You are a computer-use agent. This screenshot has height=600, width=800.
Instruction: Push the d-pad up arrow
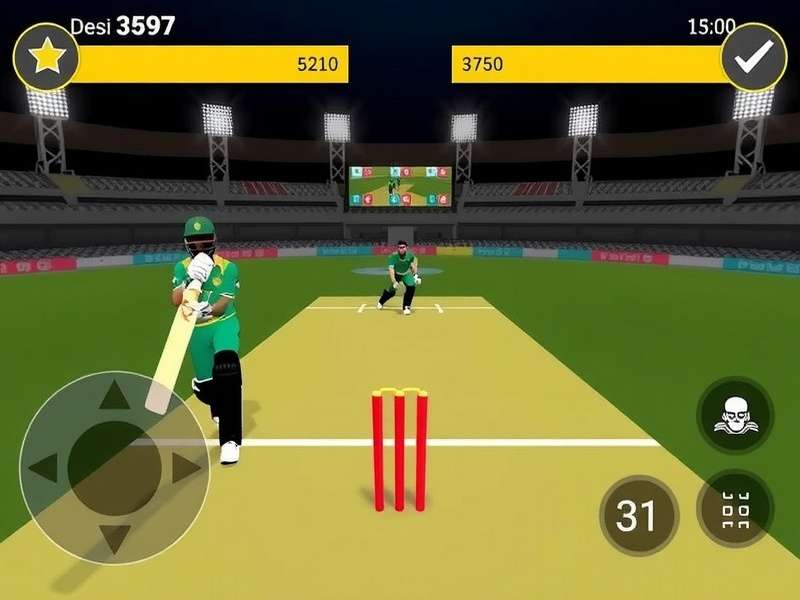(x=115, y=397)
